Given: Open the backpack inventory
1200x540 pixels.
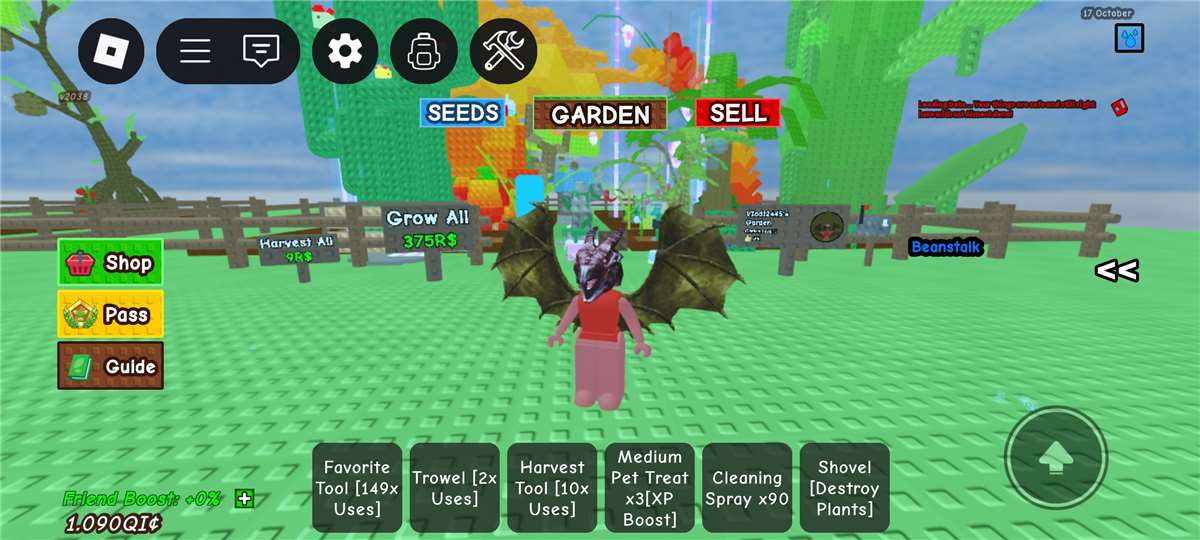Looking at the screenshot, I should tap(424, 51).
